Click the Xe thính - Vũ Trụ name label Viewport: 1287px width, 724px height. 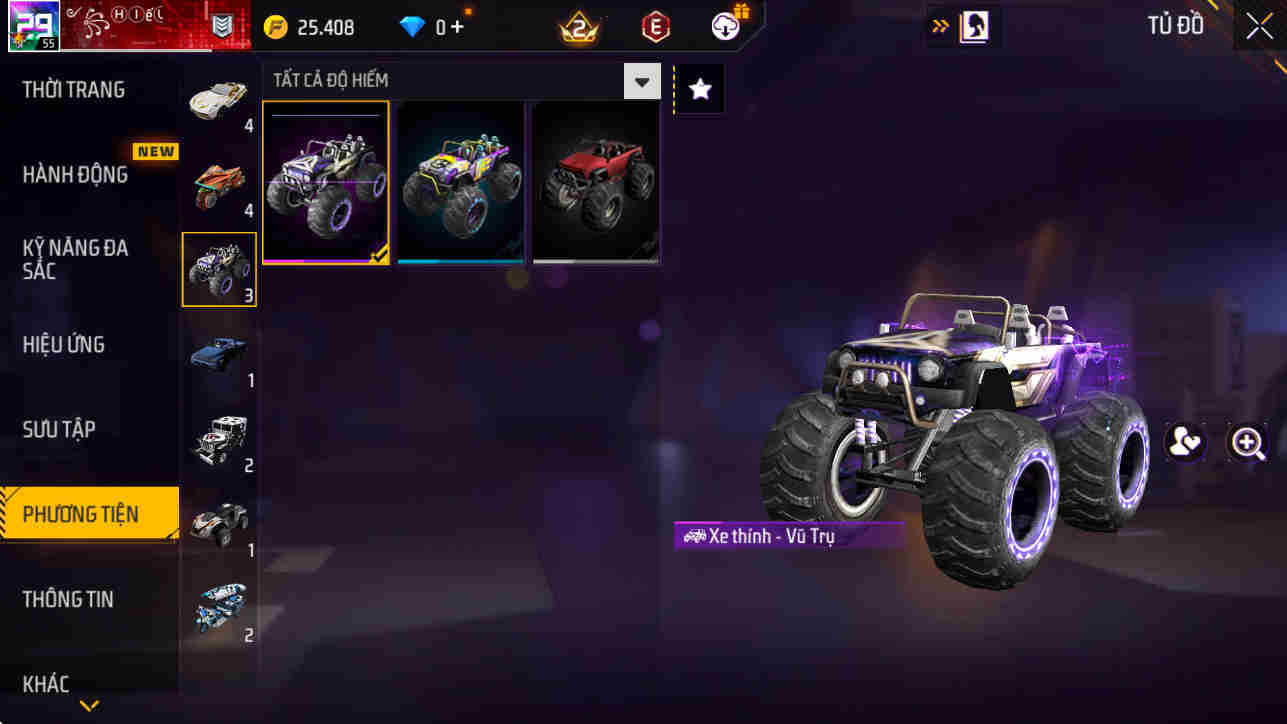pyautogui.click(x=790, y=536)
